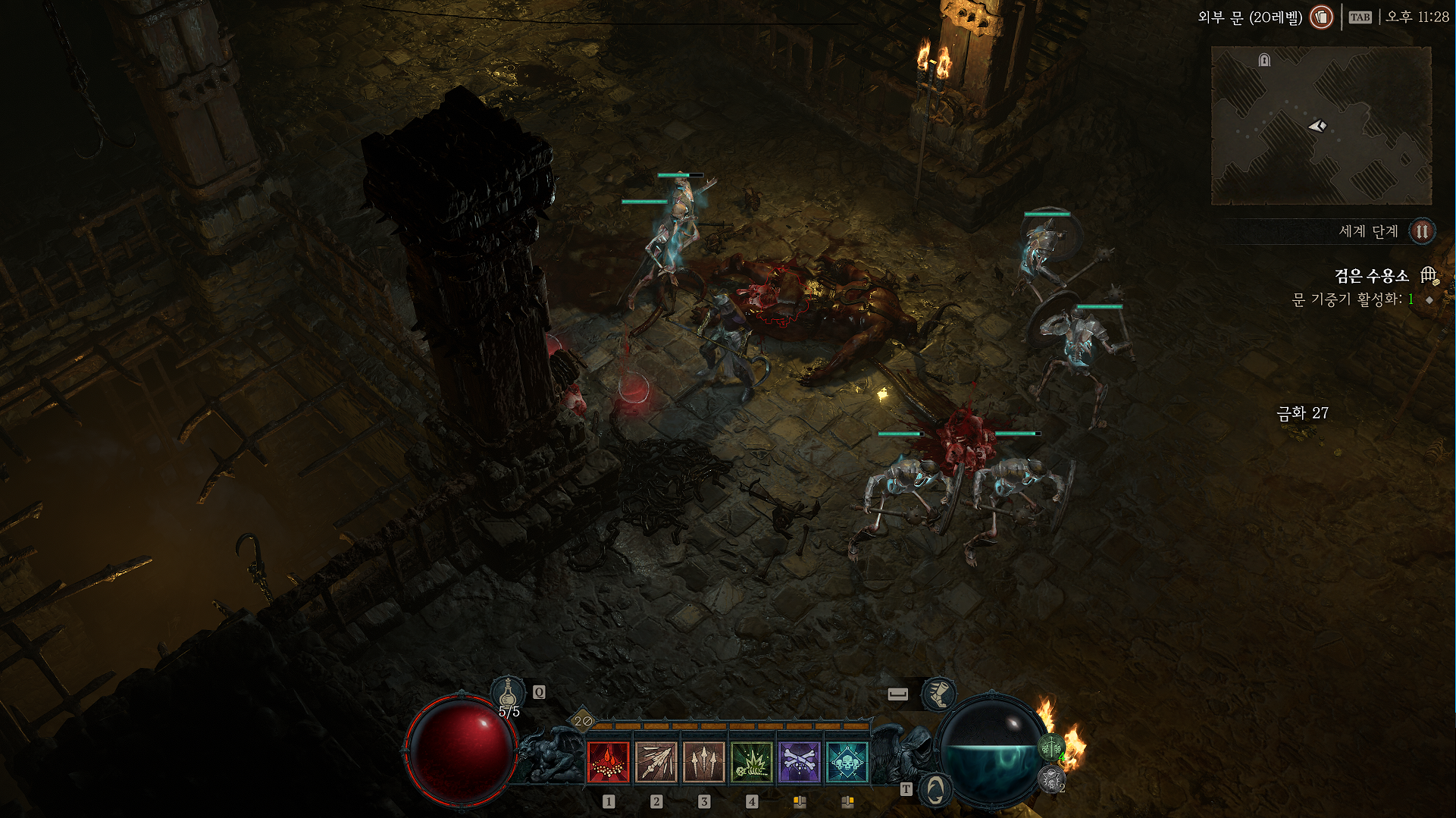The width and height of the screenshot is (1456, 818).
Task: Use the teal three skulls skill
Action: coord(847,761)
